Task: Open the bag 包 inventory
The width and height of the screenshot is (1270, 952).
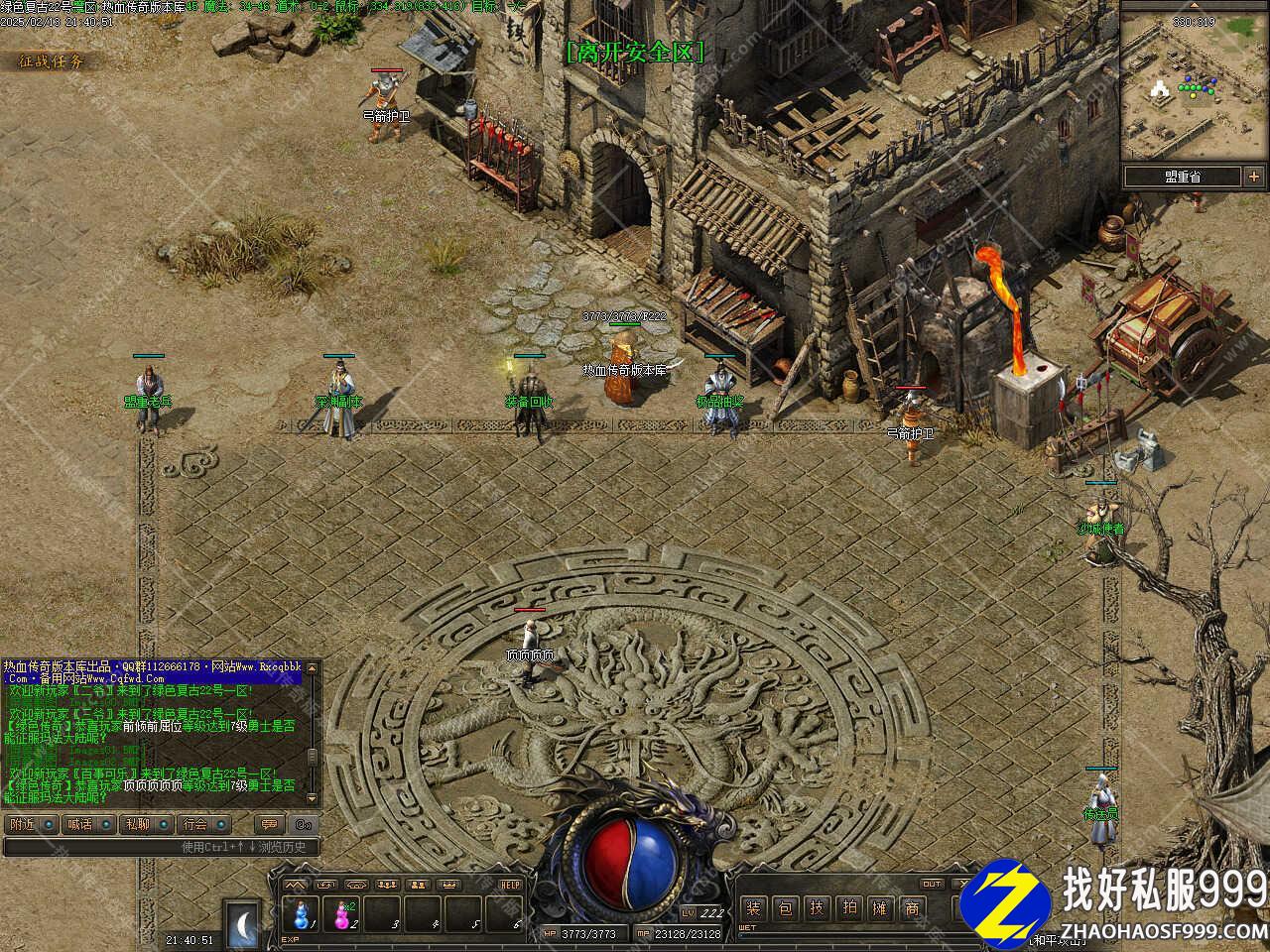Action: [785, 908]
